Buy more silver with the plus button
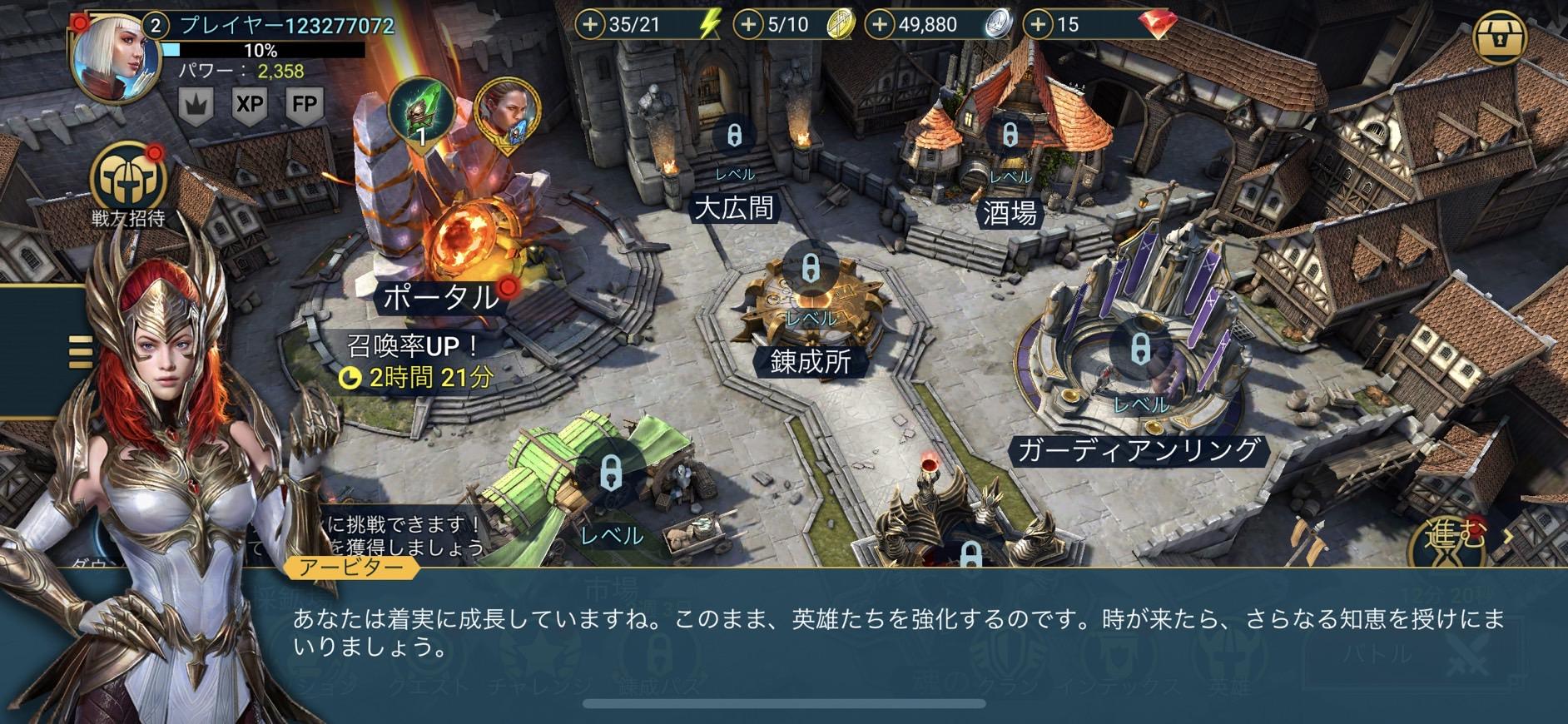 tap(880, 25)
